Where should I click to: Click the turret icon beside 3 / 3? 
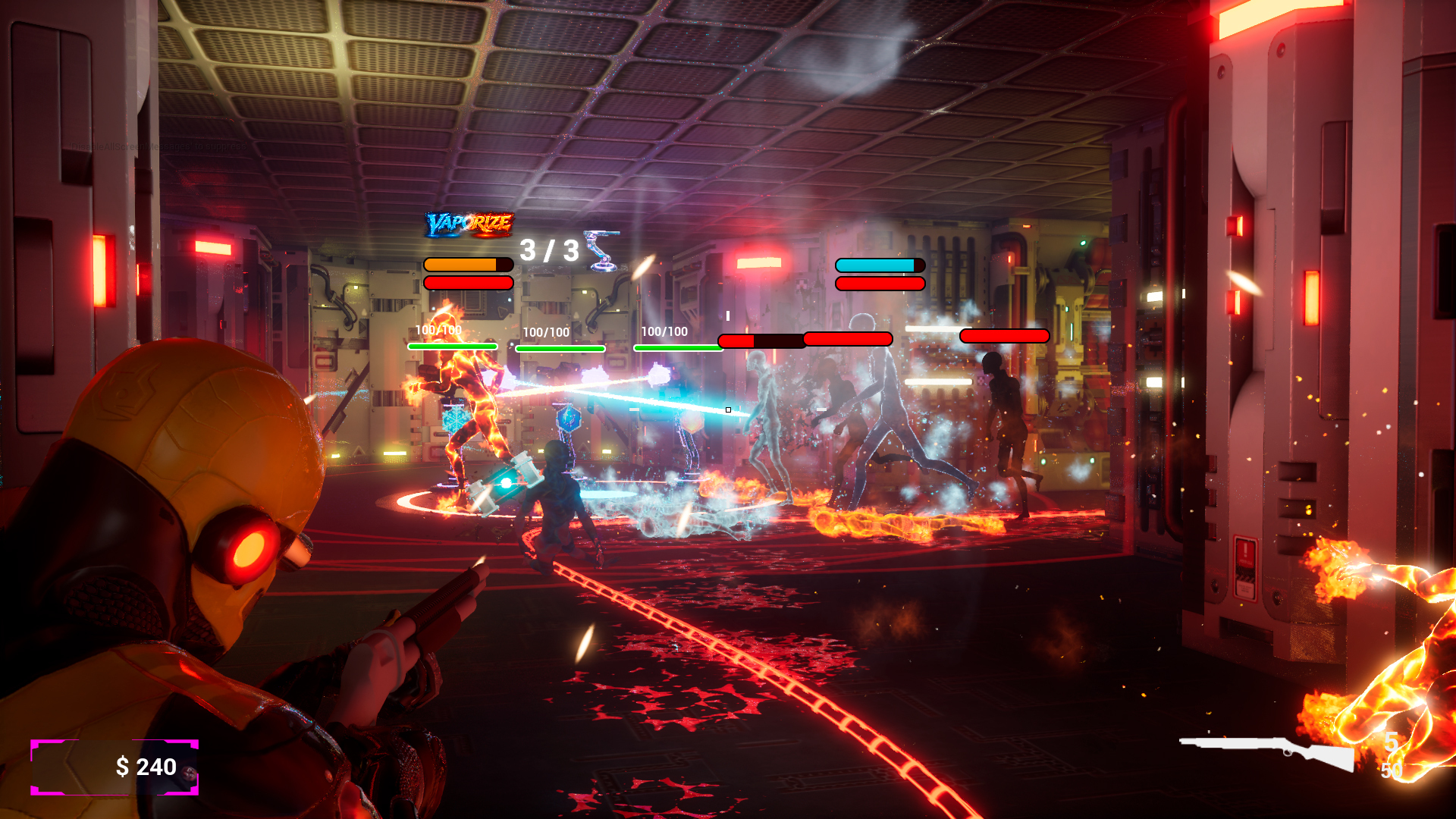tap(601, 250)
